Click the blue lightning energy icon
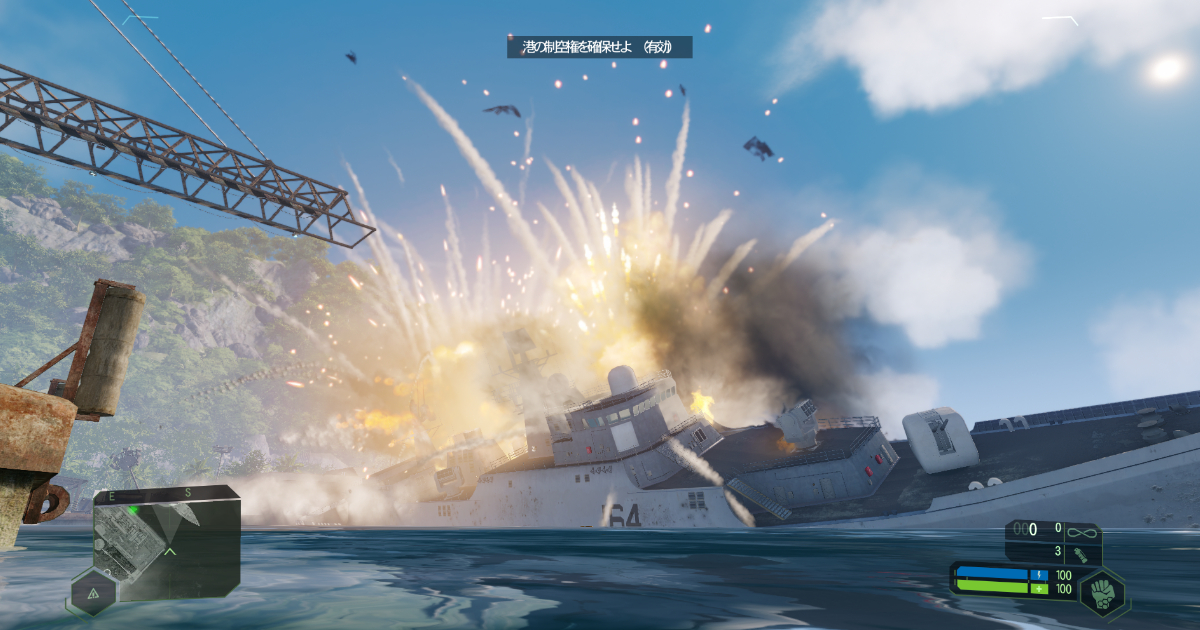This screenshot has width=1200, height=630. tap(1040, 575)
